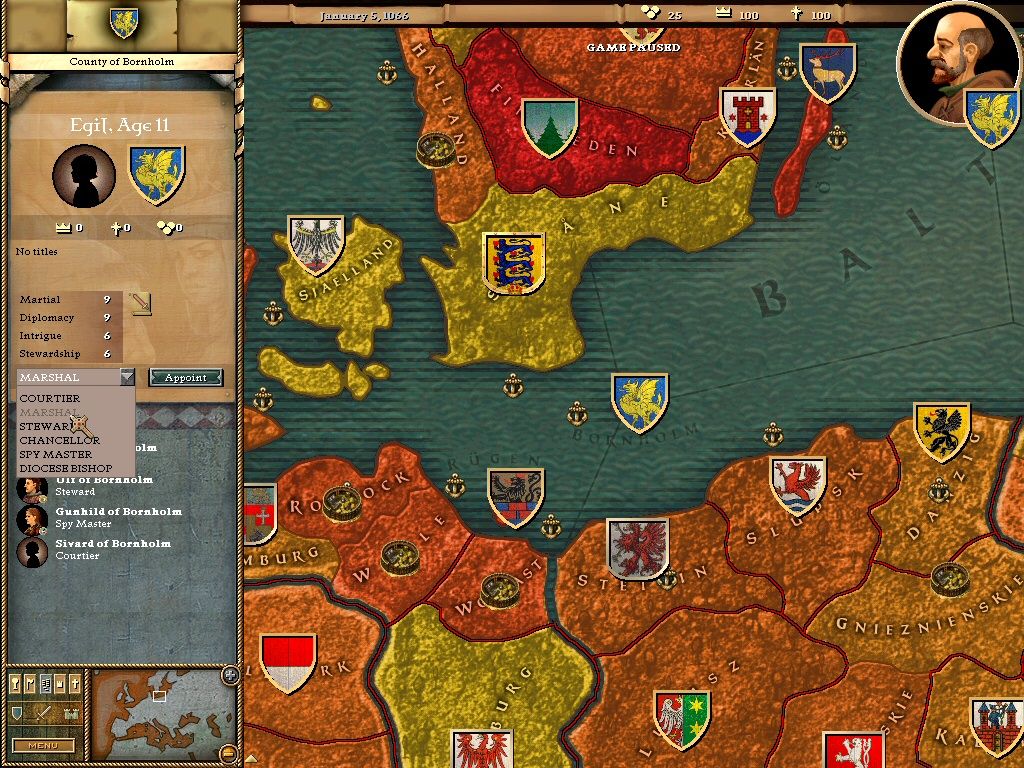Collapse the Marshal office dropdown arrow
The image size is (1024, 768).
pos(127,377)
